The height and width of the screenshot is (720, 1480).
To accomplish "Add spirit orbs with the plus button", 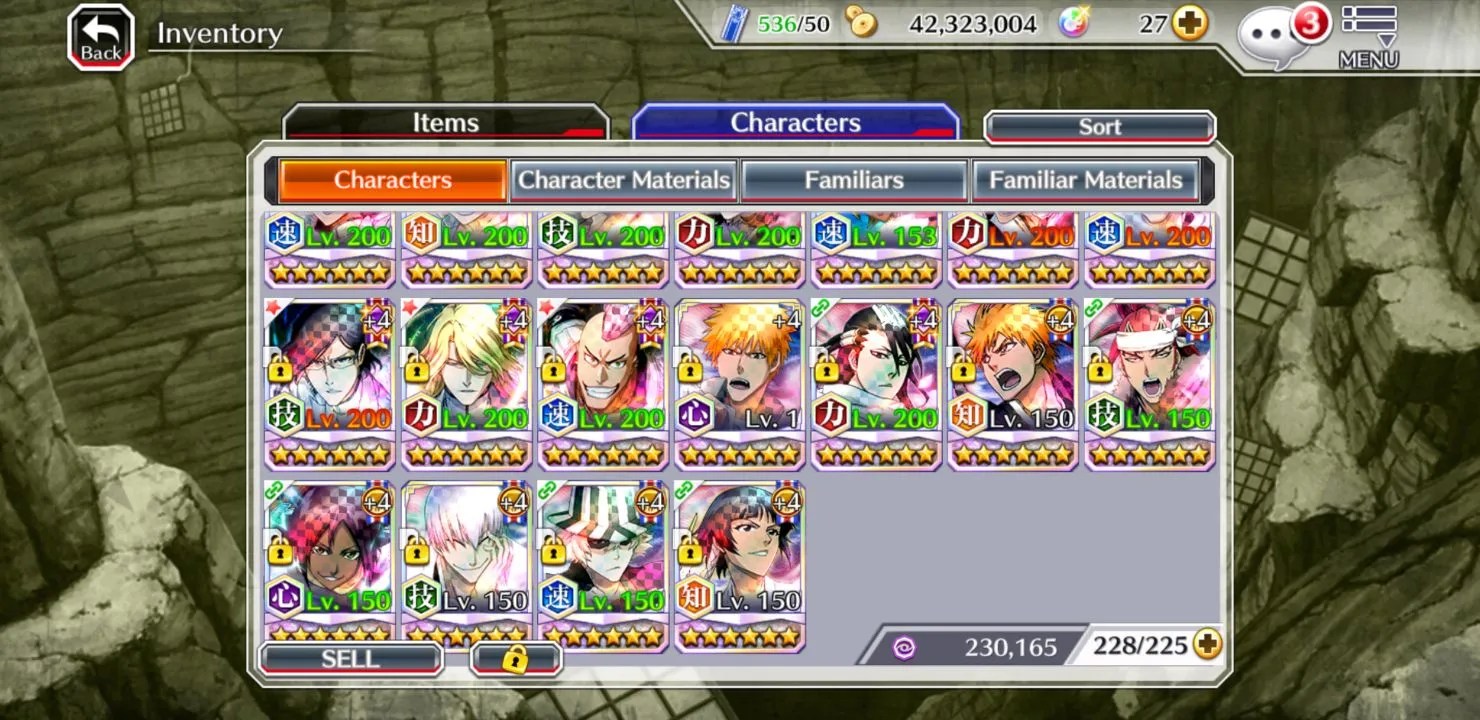I will tap(1189, 23).
